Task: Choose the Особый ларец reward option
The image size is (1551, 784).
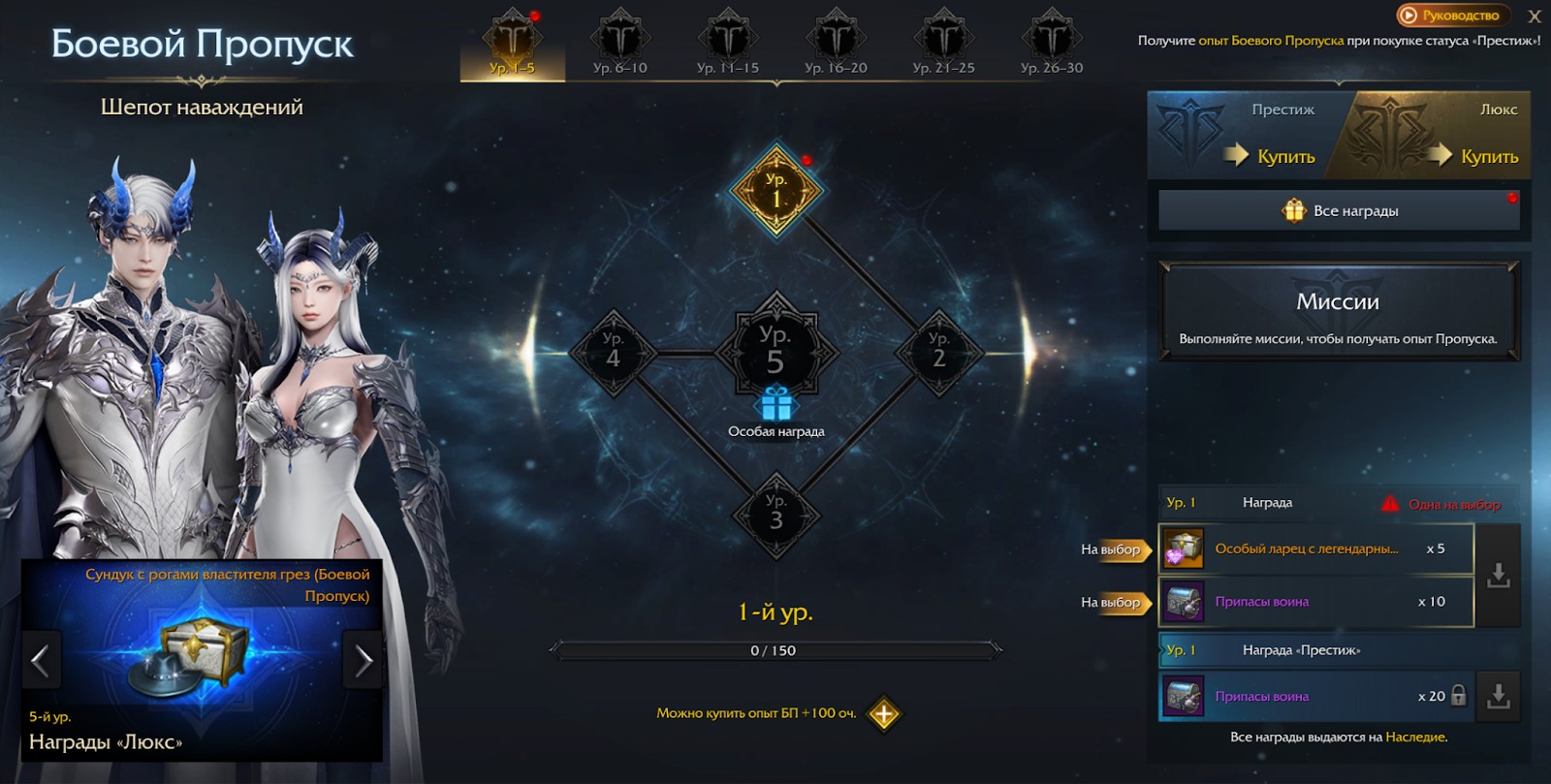Action: coord(1315,549)
